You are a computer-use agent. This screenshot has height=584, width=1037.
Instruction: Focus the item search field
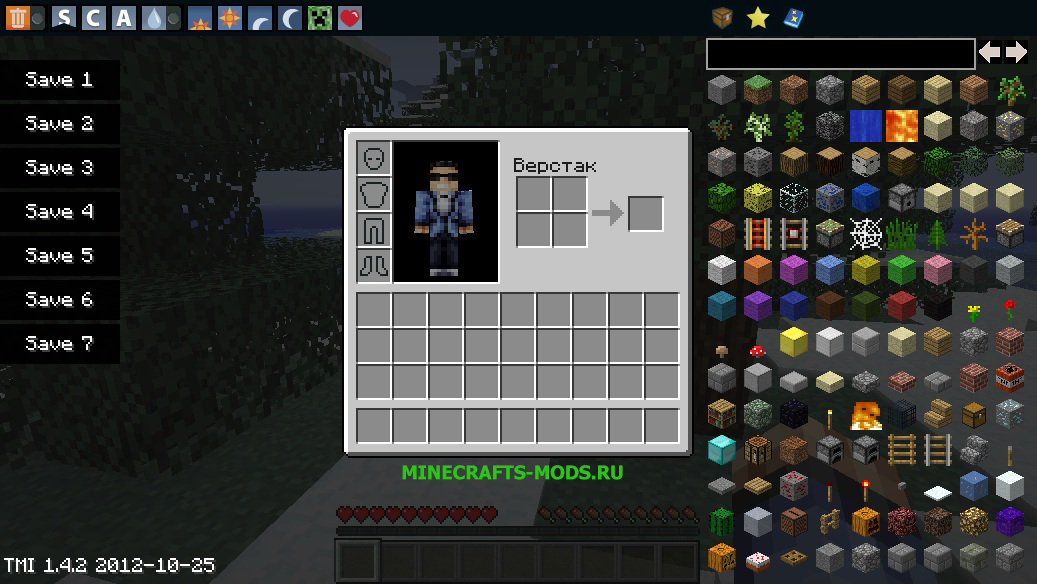coord(840,53)
